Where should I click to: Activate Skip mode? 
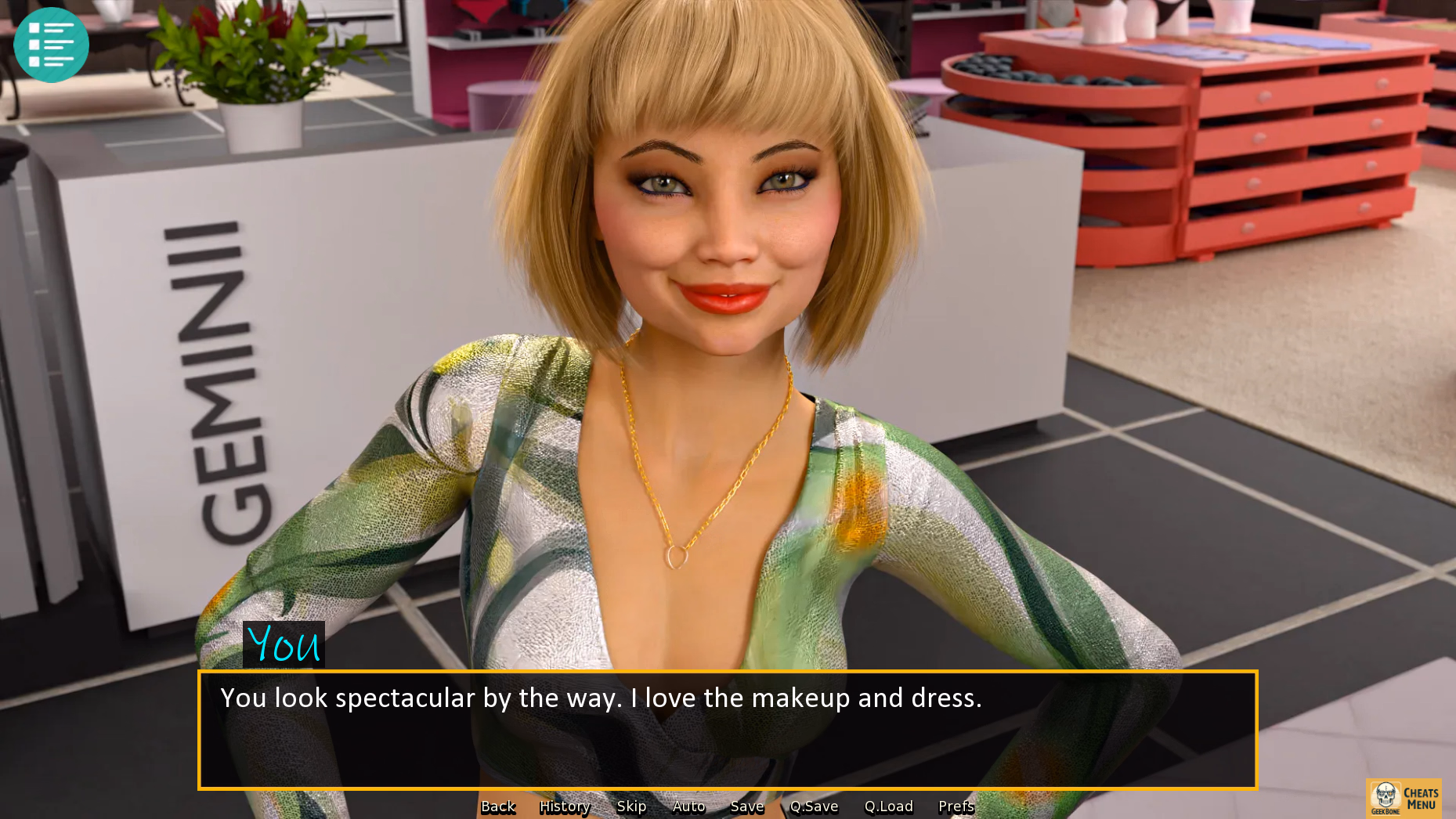click(x=631, y=806)
